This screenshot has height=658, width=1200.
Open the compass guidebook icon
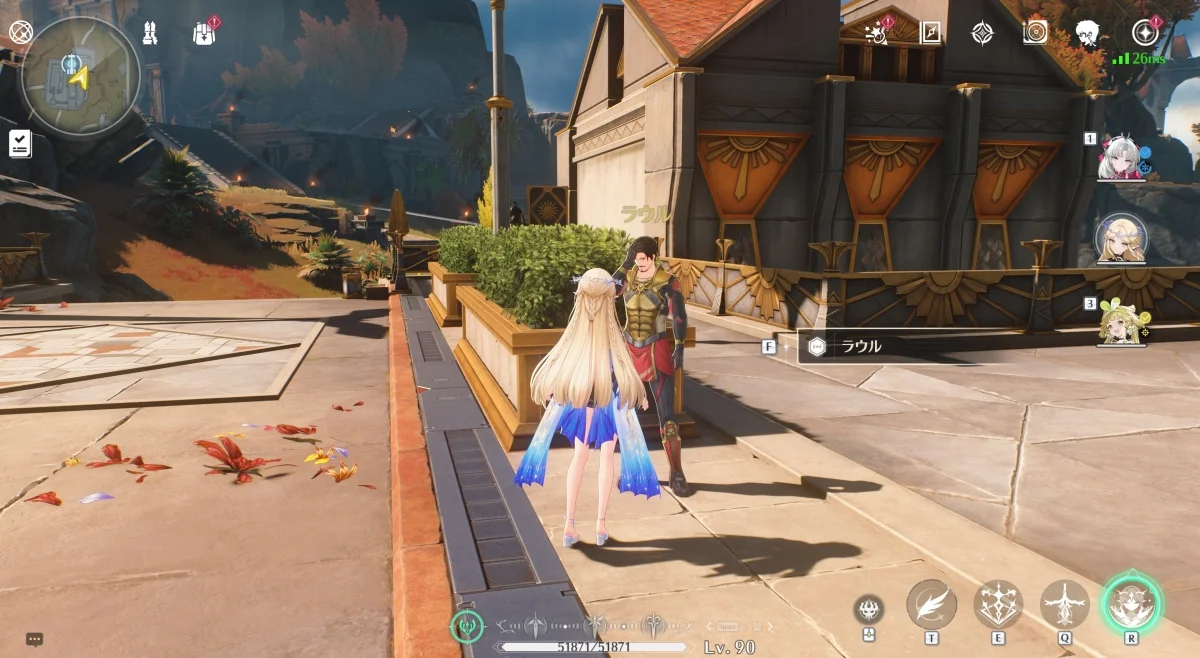click(930, 33)
